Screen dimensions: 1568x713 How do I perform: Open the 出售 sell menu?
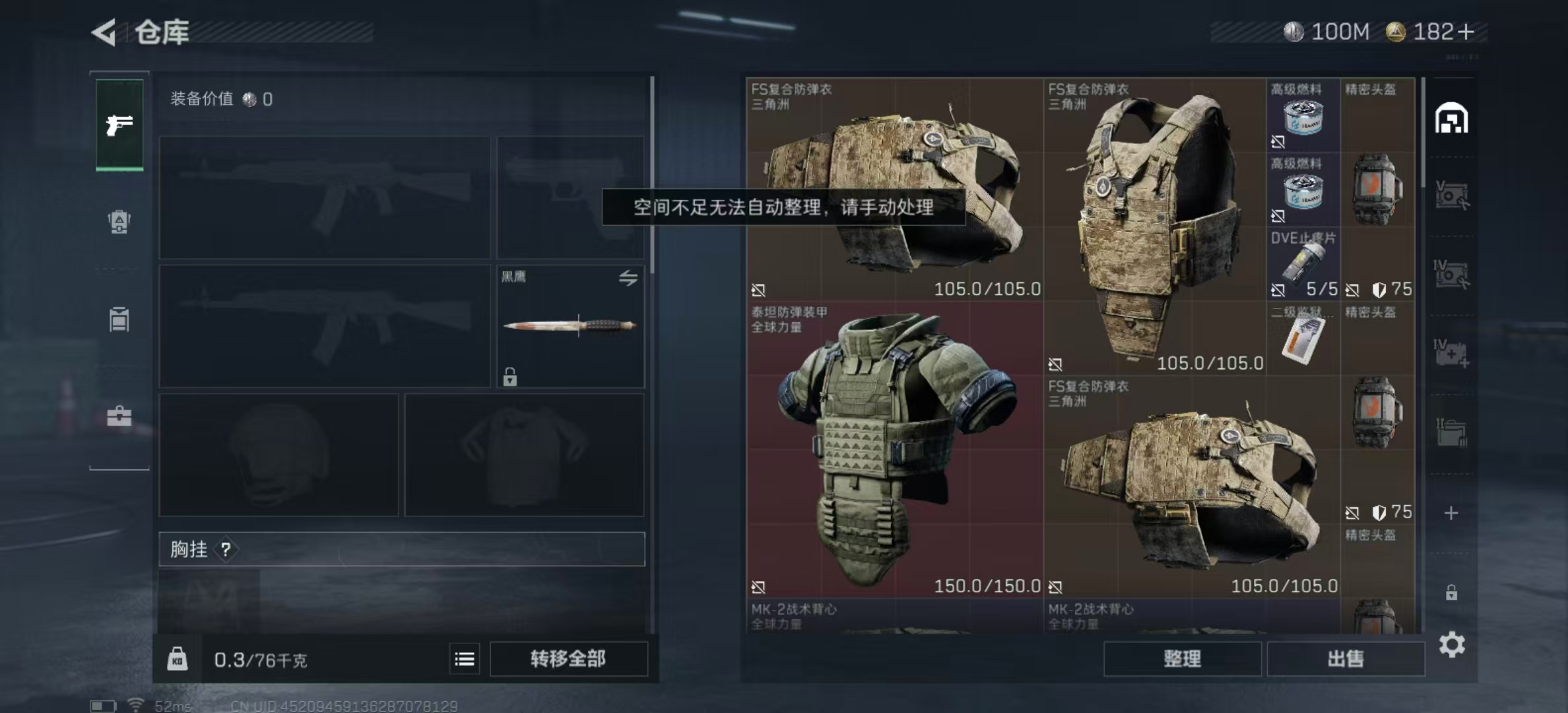(x=1345, y=658)
